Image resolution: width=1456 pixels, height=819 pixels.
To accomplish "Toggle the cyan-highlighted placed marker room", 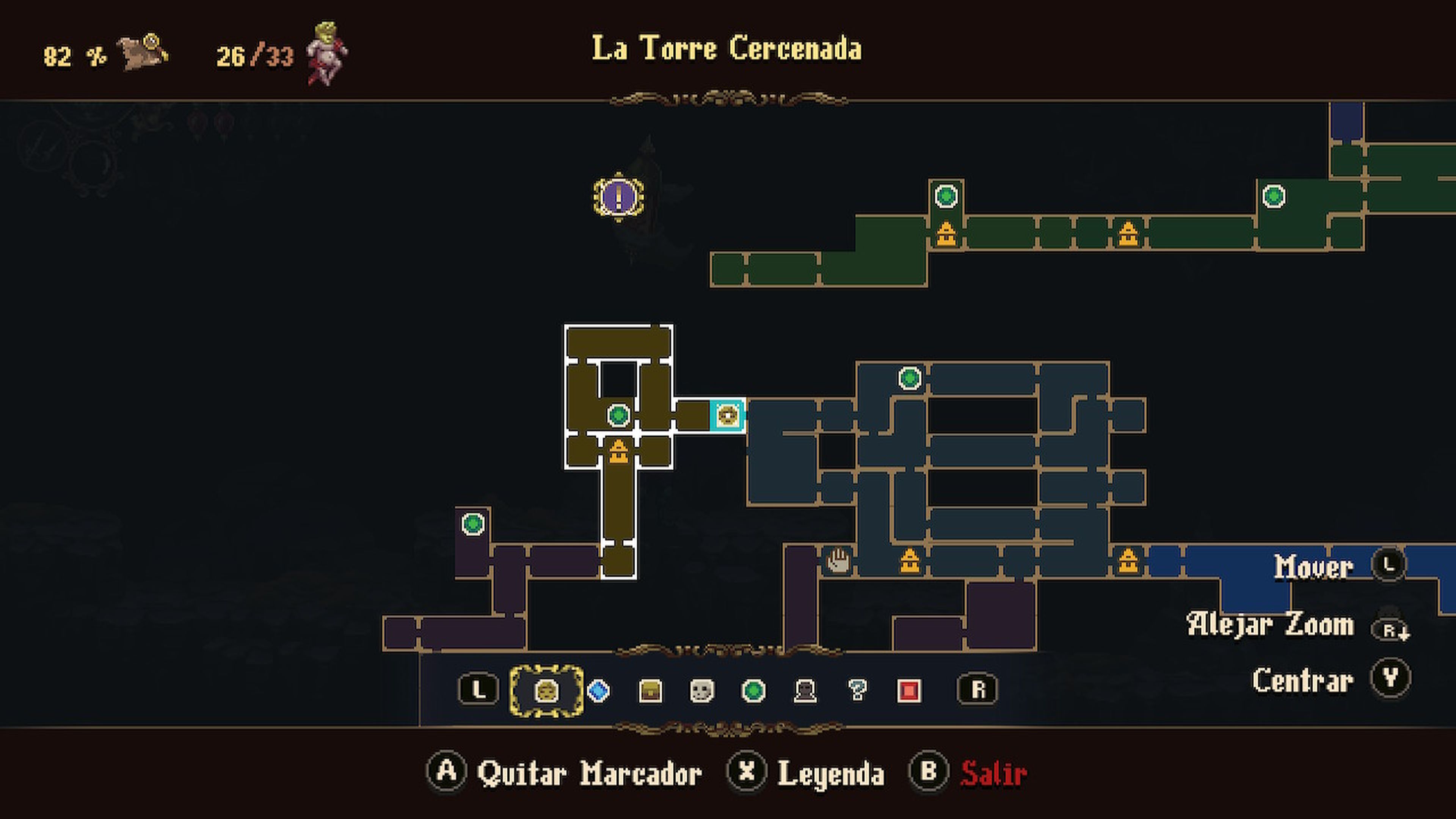I will 728,416.
